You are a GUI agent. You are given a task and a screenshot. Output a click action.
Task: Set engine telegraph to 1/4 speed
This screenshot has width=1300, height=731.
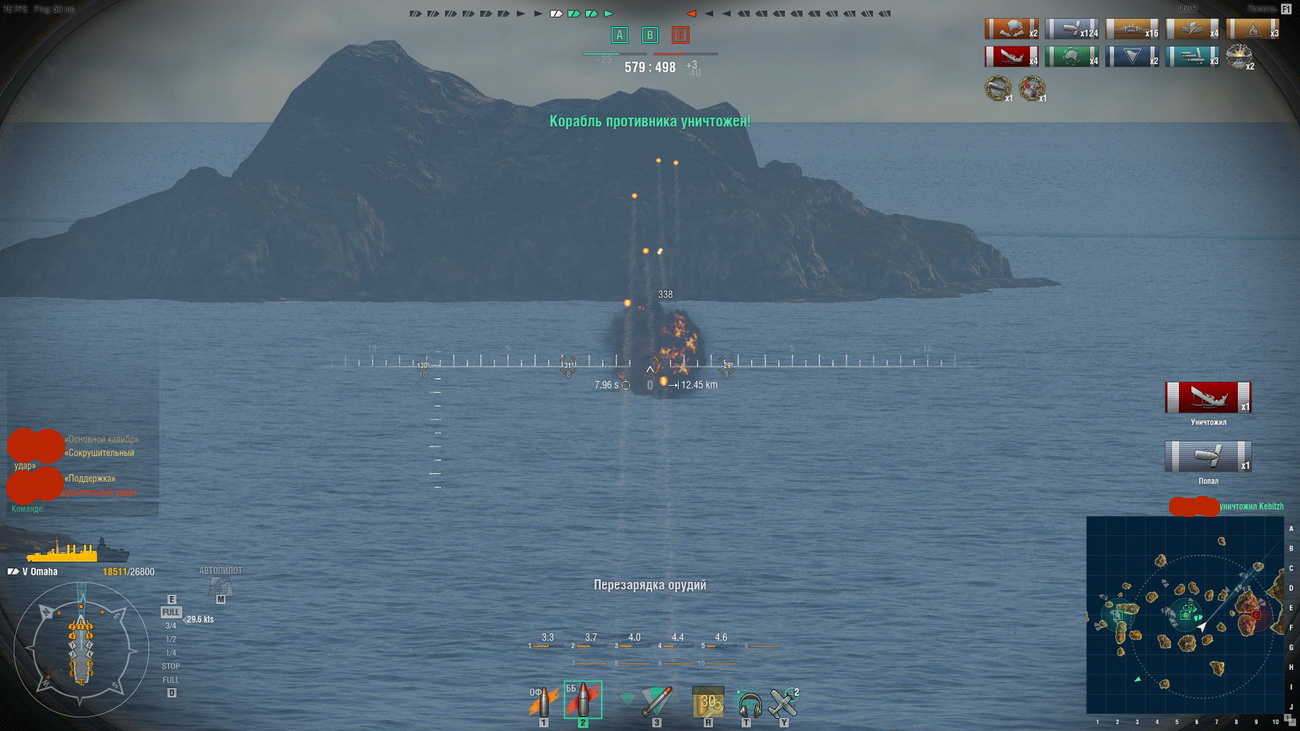171,653
